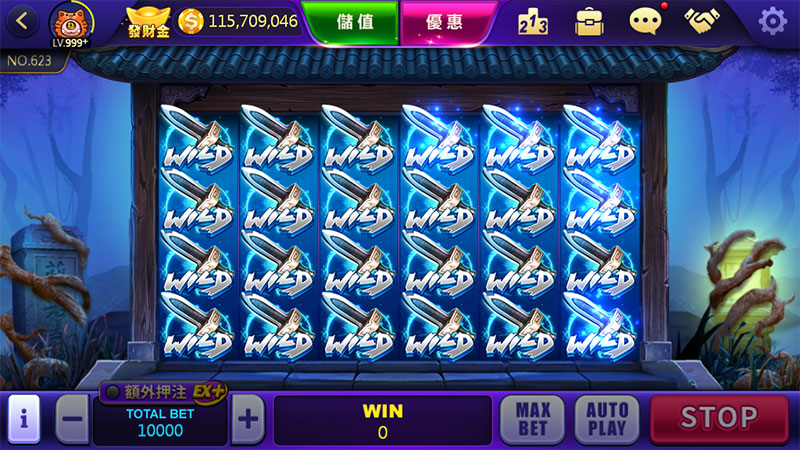The width and height of the screenshot is (800, 450).
Task: Decrease total bet with minus button
Action: (x=72, y=420)
